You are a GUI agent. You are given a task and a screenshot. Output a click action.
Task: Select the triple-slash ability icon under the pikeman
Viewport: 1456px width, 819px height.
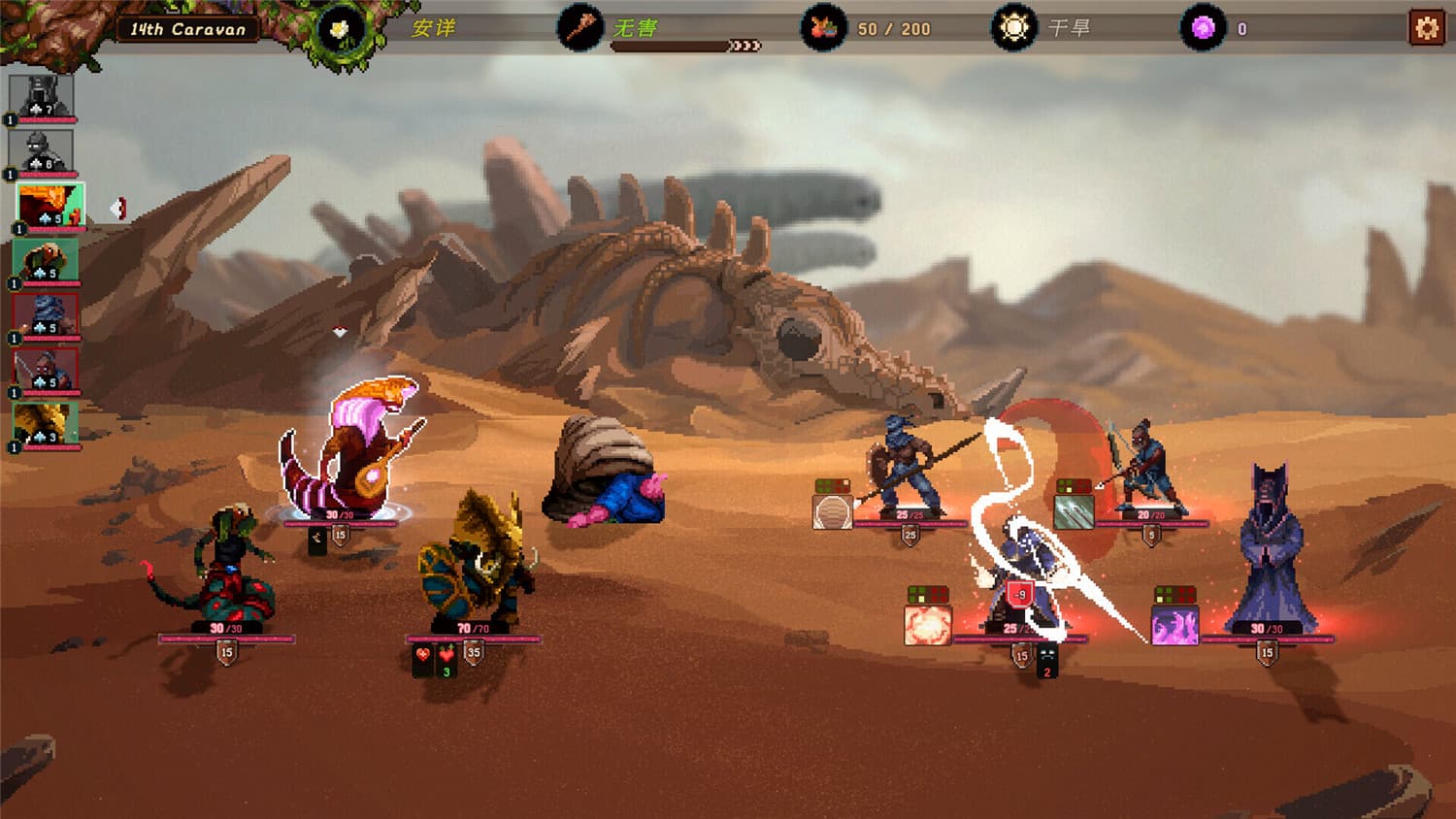tap(1074, 512)
